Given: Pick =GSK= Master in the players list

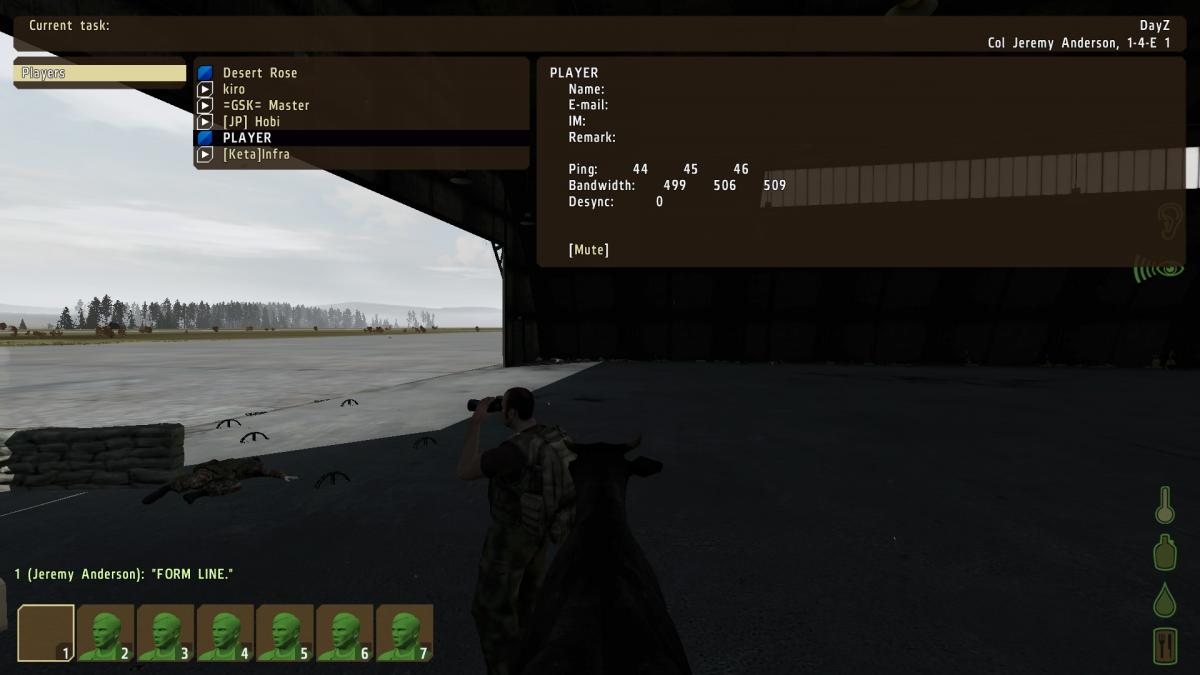Looking at the screenshot, I should pos(265,105).
